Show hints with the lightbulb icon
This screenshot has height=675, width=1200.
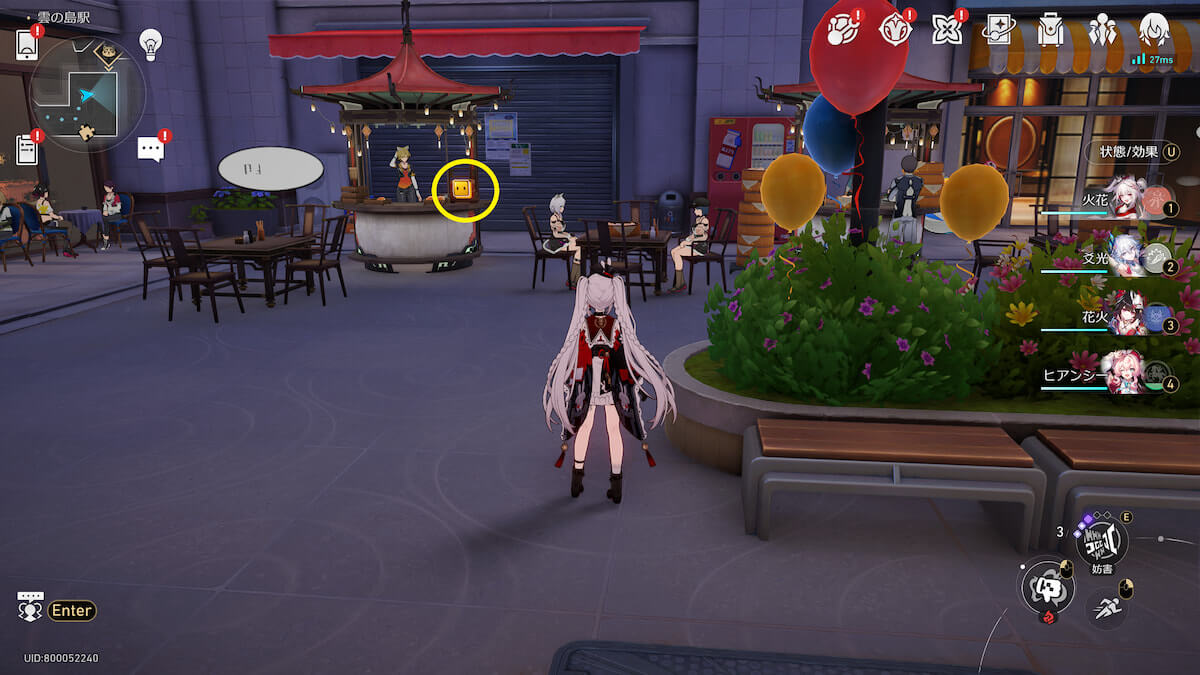point(150,43)
